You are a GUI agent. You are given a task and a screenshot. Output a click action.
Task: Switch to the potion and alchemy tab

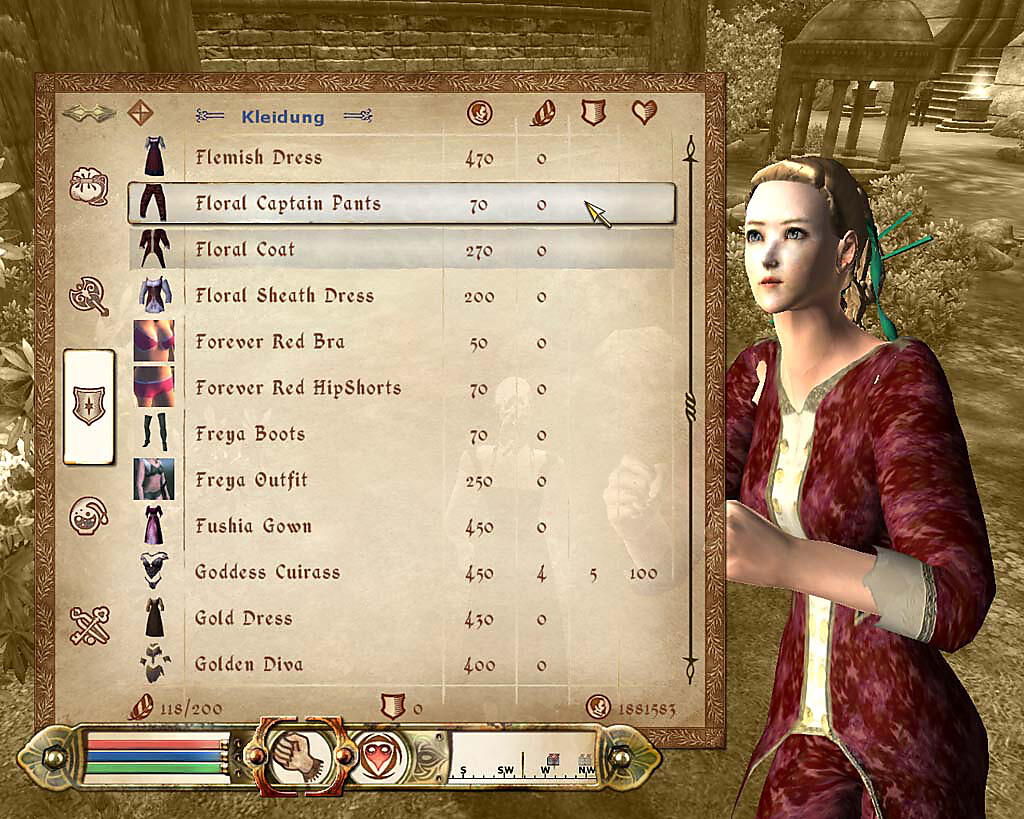pyautogui.click(x=88, y=515)
